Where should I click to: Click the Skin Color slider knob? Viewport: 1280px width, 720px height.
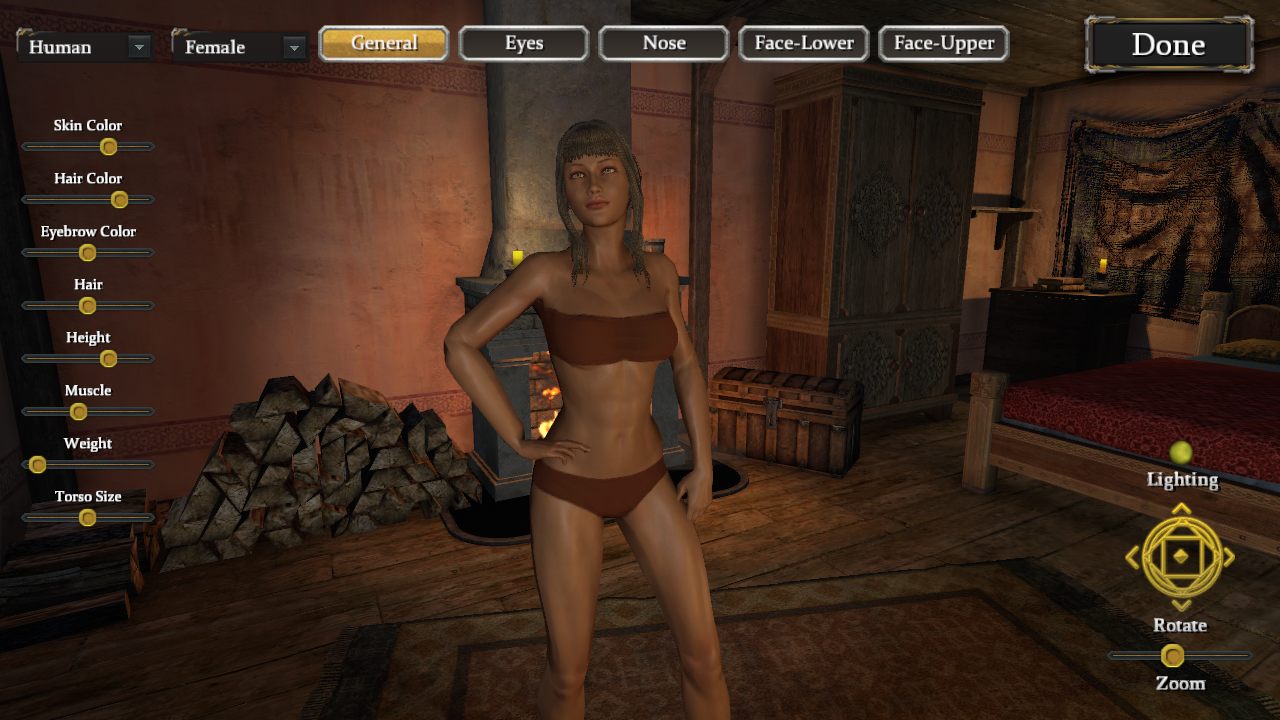[109, 147]
